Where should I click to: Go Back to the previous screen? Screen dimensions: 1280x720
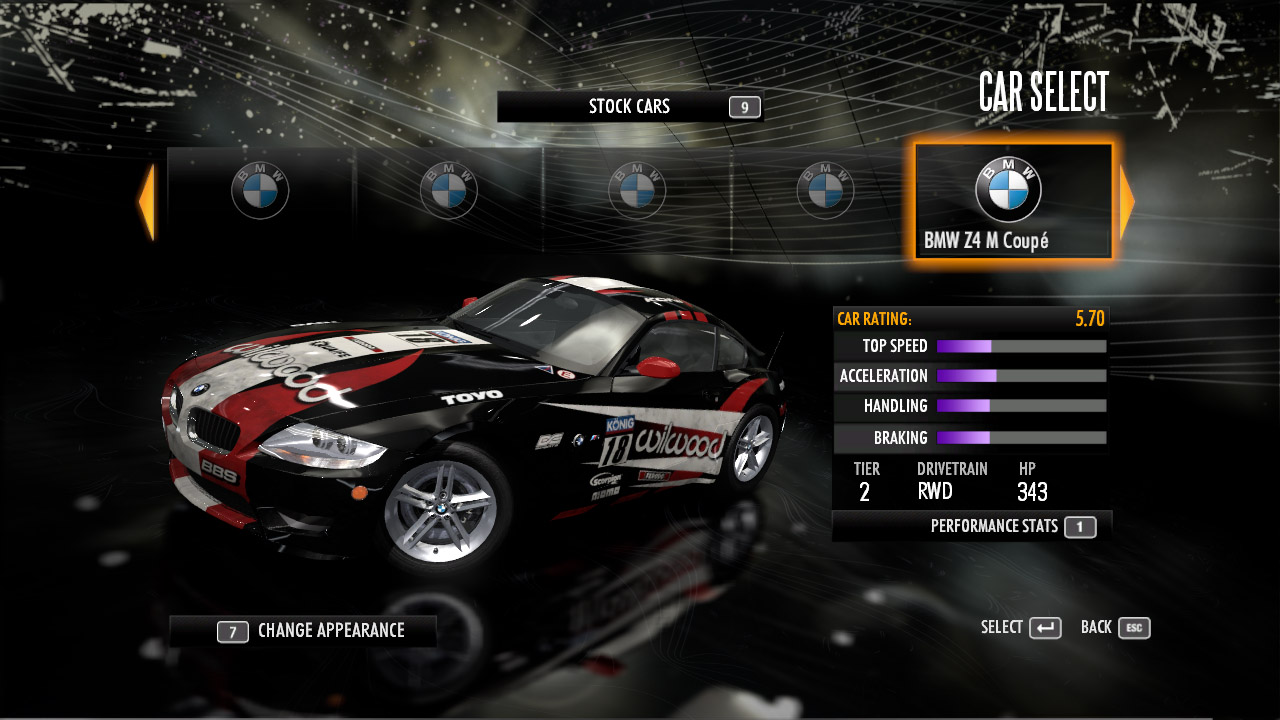pos(1115,628)
